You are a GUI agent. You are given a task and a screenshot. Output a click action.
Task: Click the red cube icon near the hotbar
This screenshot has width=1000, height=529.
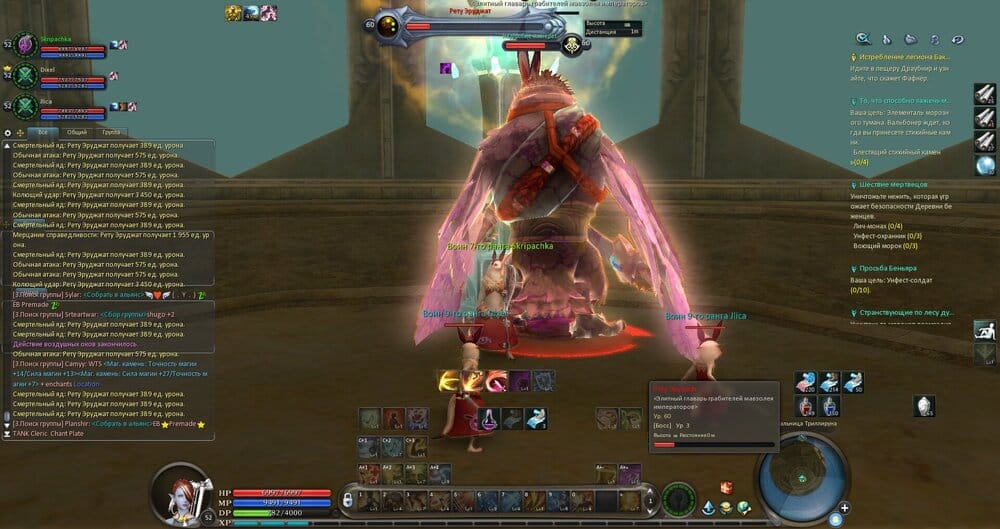726,488
